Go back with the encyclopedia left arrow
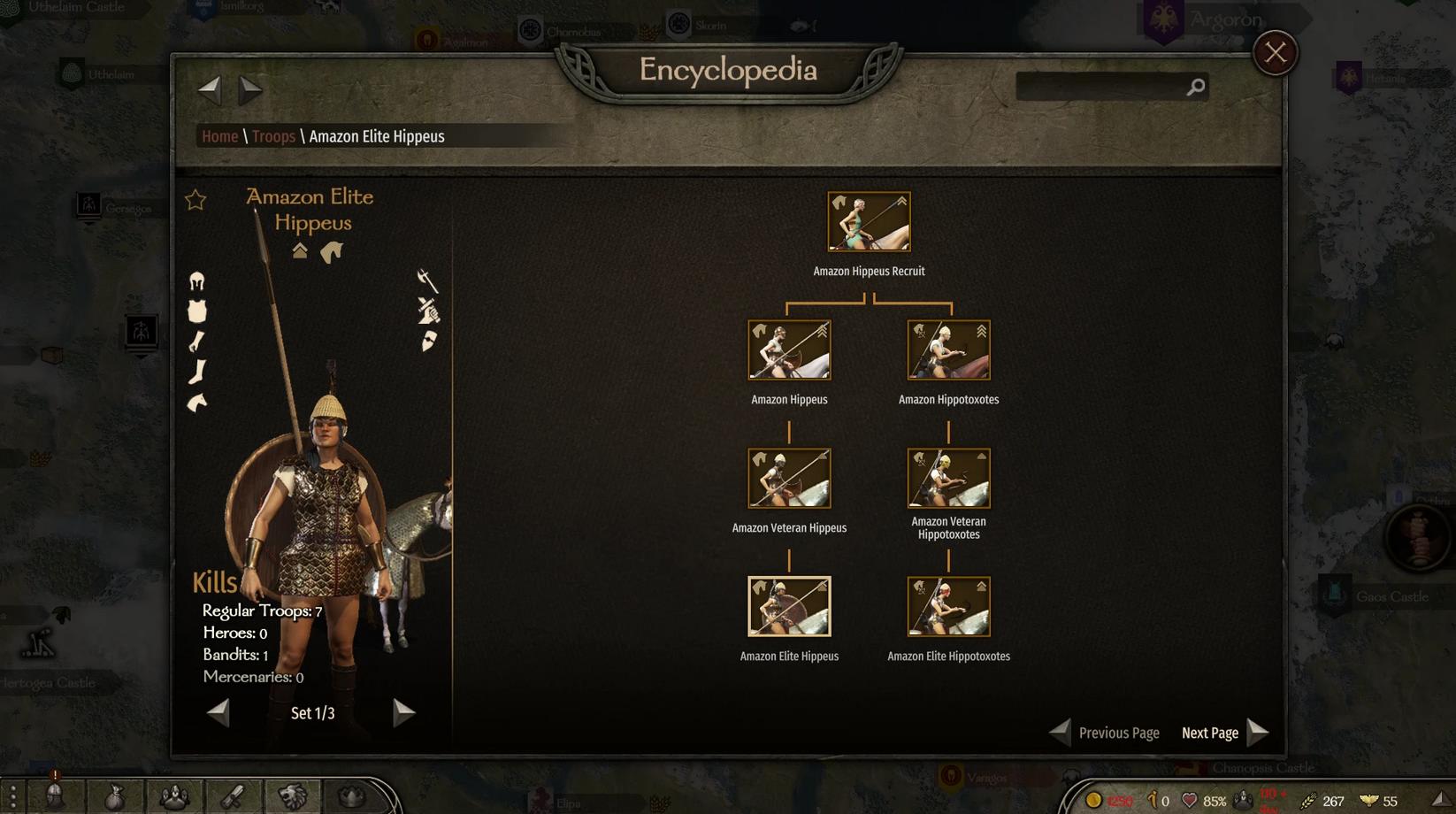1456x814 pixels. pos(210,88)
